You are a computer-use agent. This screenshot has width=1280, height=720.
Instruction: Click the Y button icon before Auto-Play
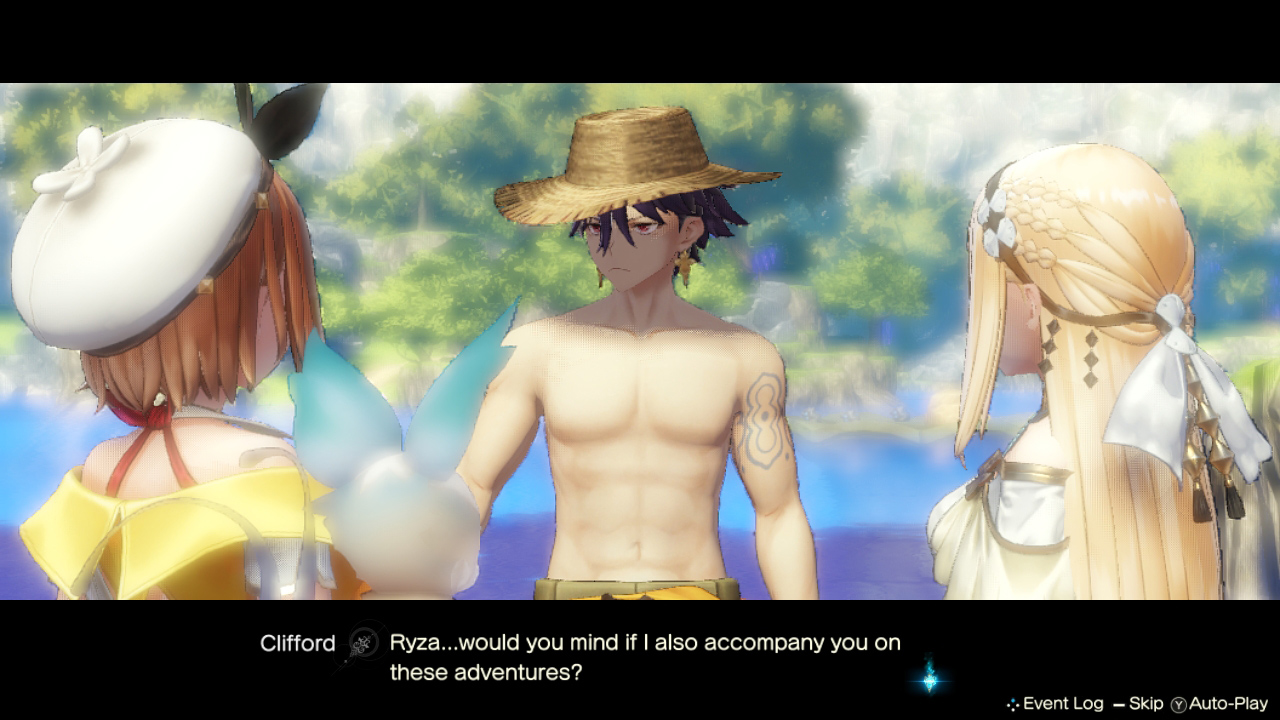pyautogui.click(x=1178, y=704)
